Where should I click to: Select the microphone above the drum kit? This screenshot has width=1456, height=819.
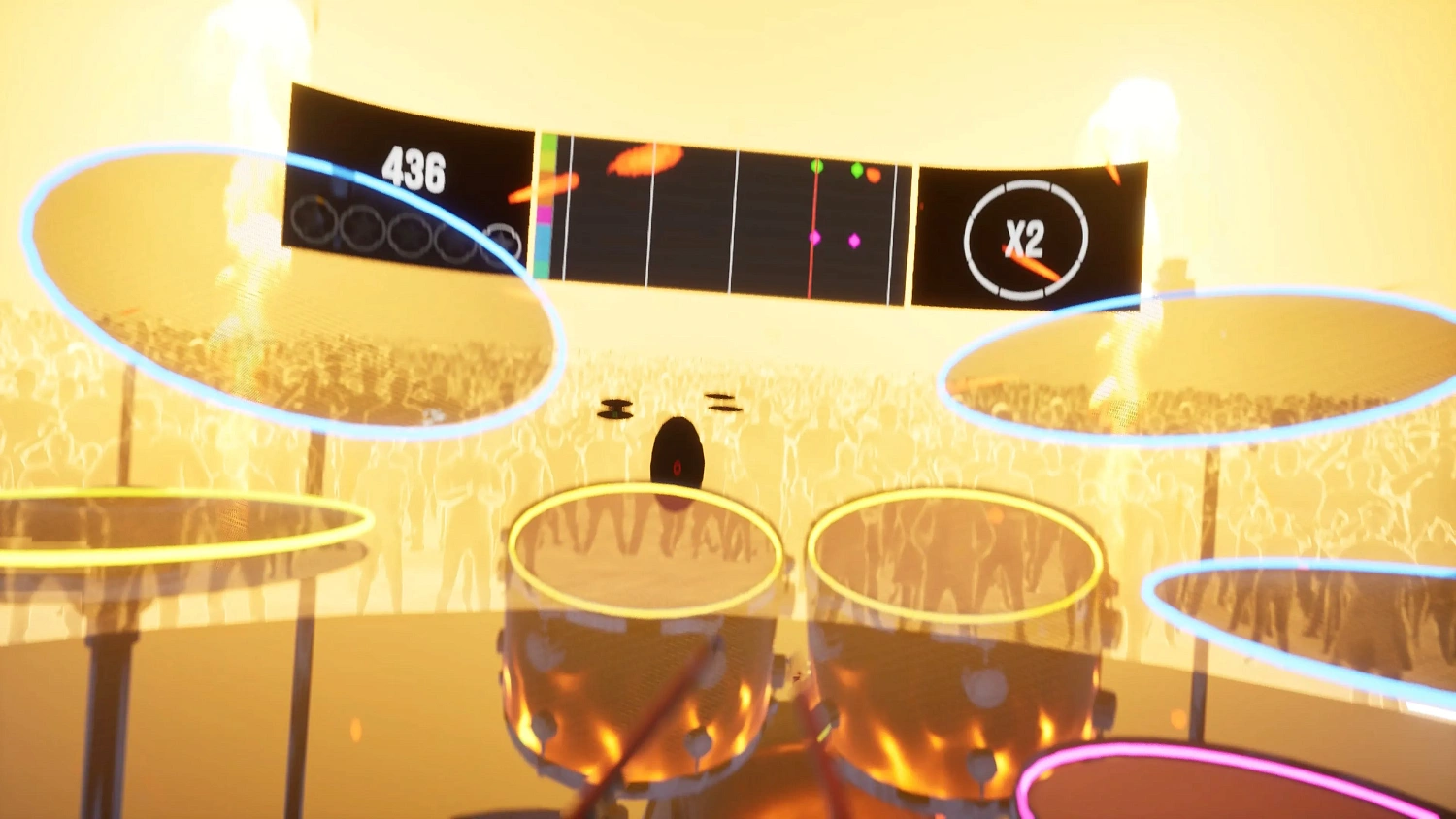678,451
